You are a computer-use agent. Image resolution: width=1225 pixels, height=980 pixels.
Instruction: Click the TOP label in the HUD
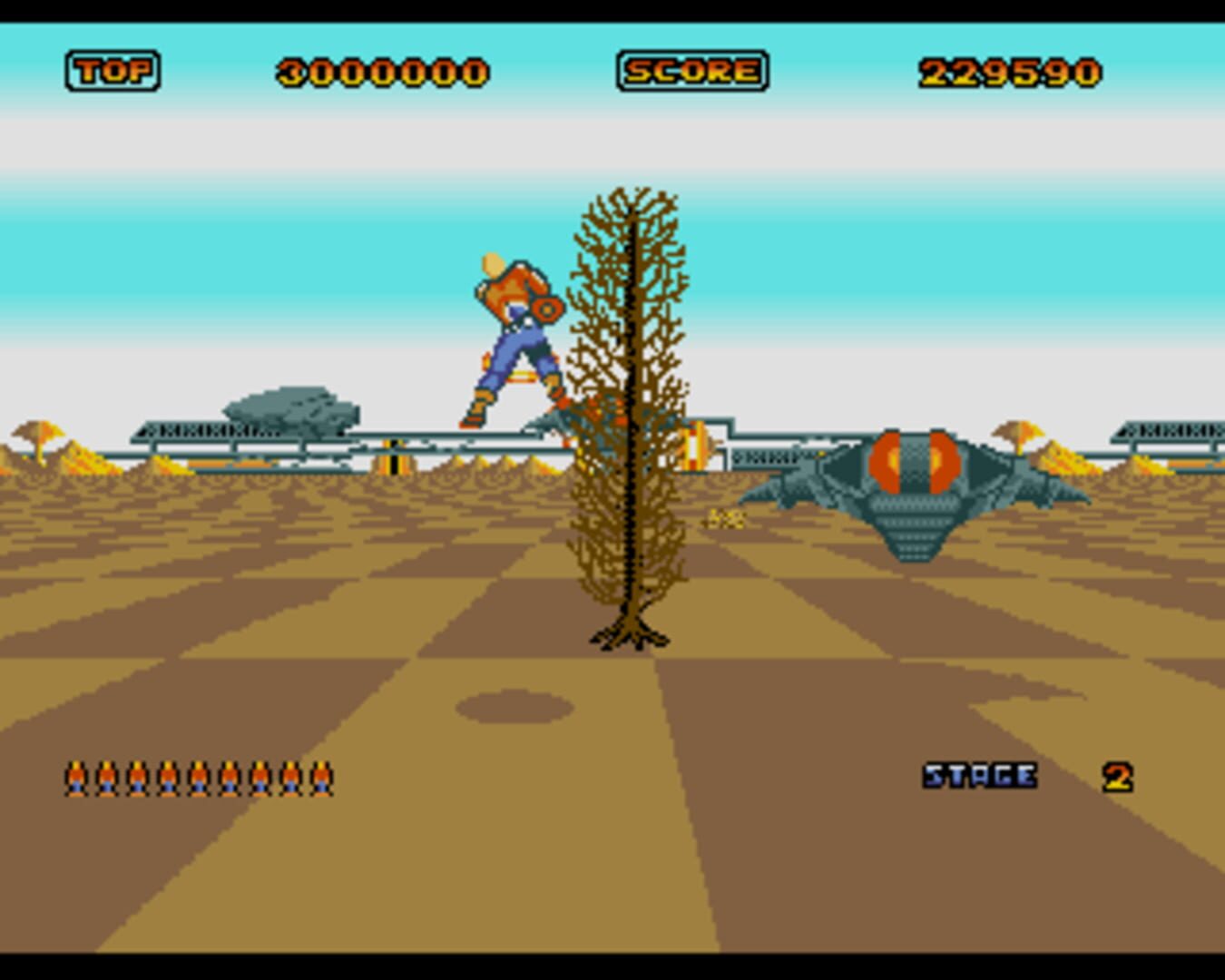(x=111, y=70)
